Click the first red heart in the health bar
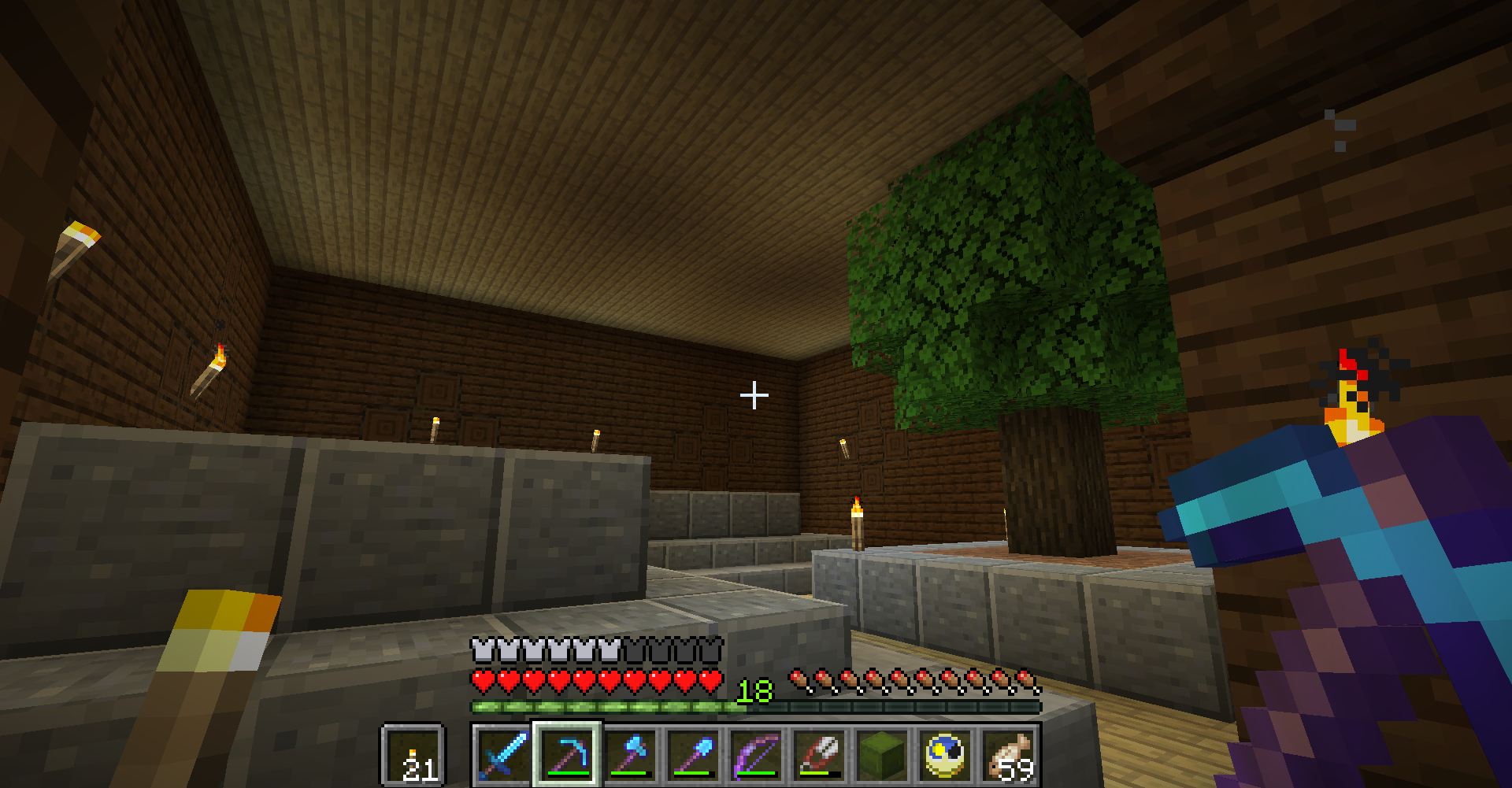1512x788 pixels. click(482, 679)
